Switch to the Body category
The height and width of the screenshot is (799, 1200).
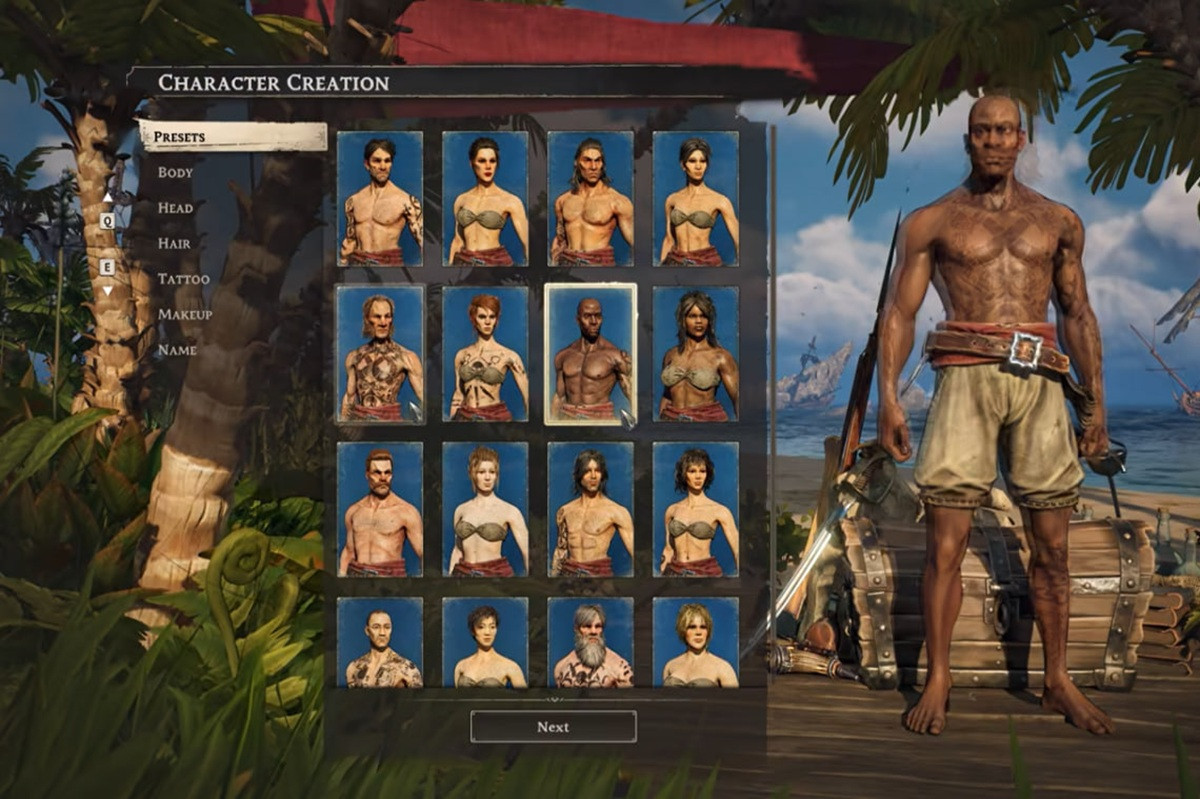coord(175,172)
